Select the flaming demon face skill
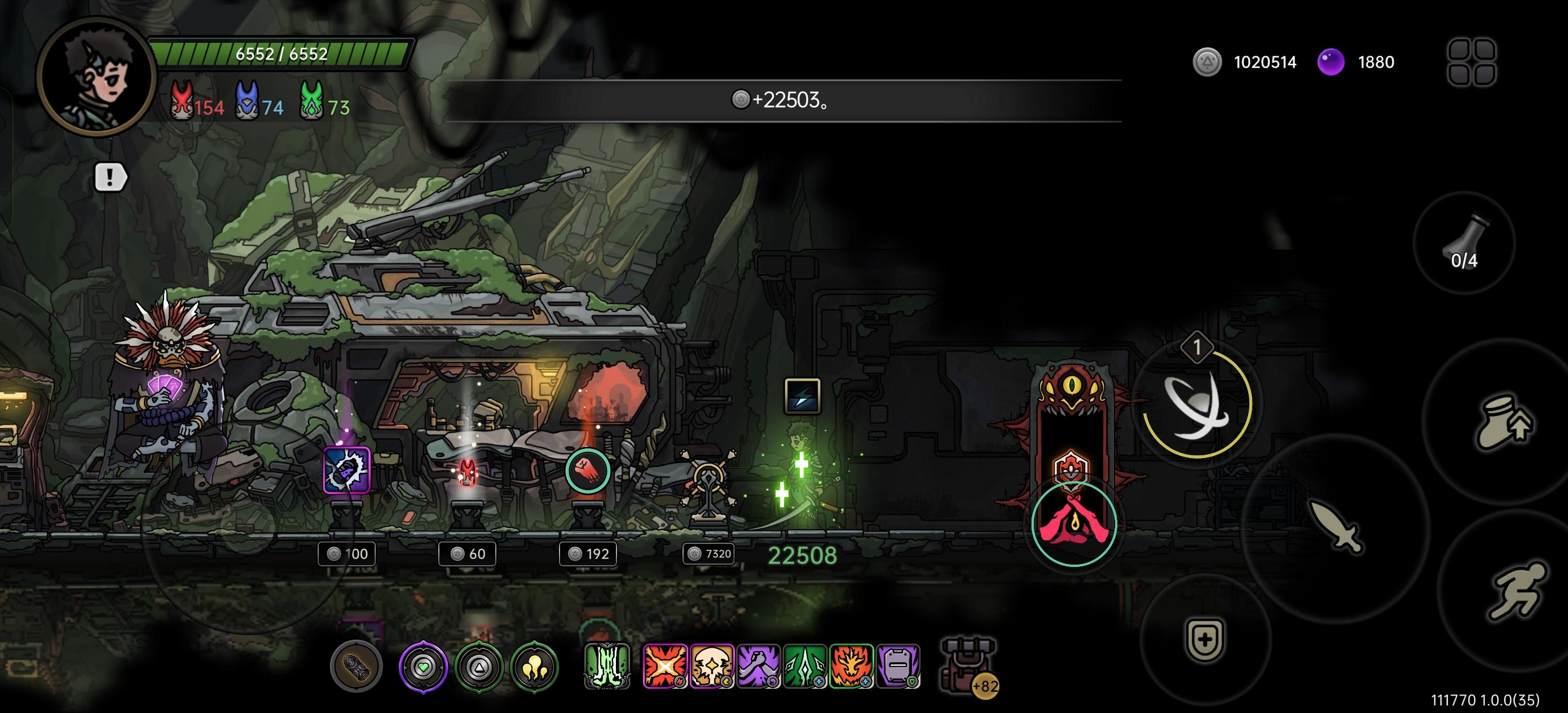This screenshot has width=1568, height=713. [x=852, y=666]
